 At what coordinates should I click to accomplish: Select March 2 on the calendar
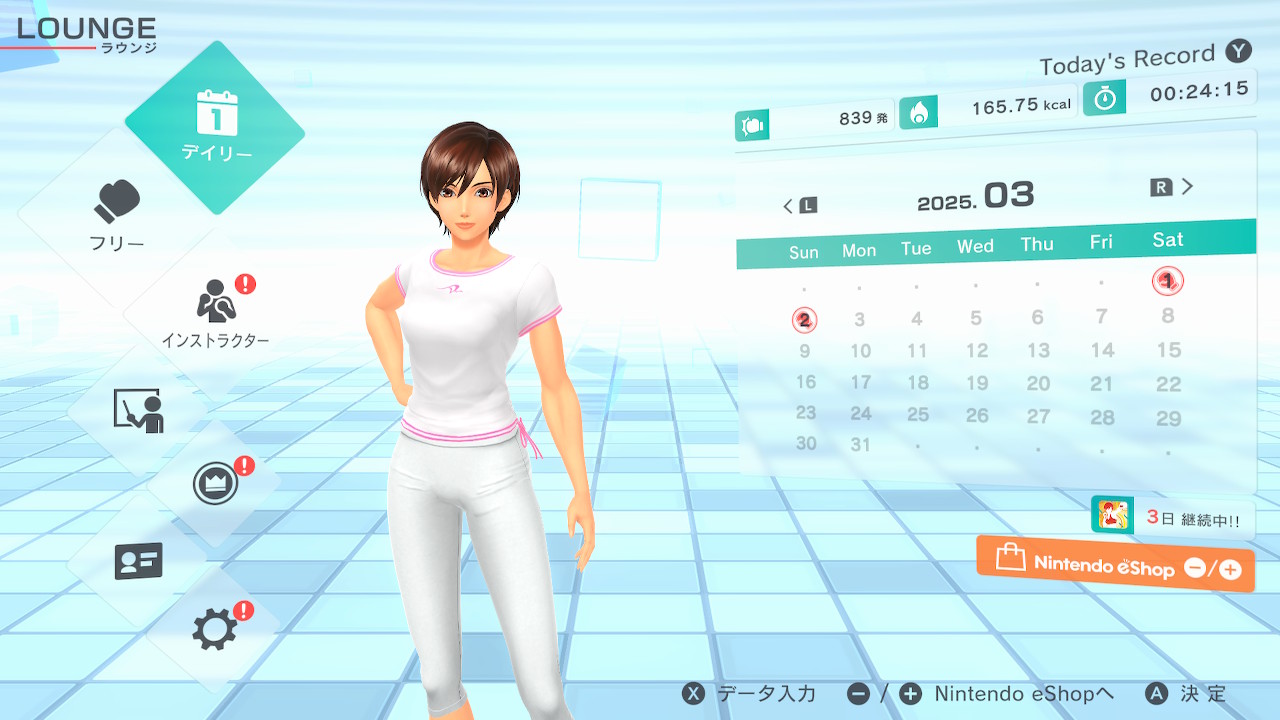click(x=804, y=320)
